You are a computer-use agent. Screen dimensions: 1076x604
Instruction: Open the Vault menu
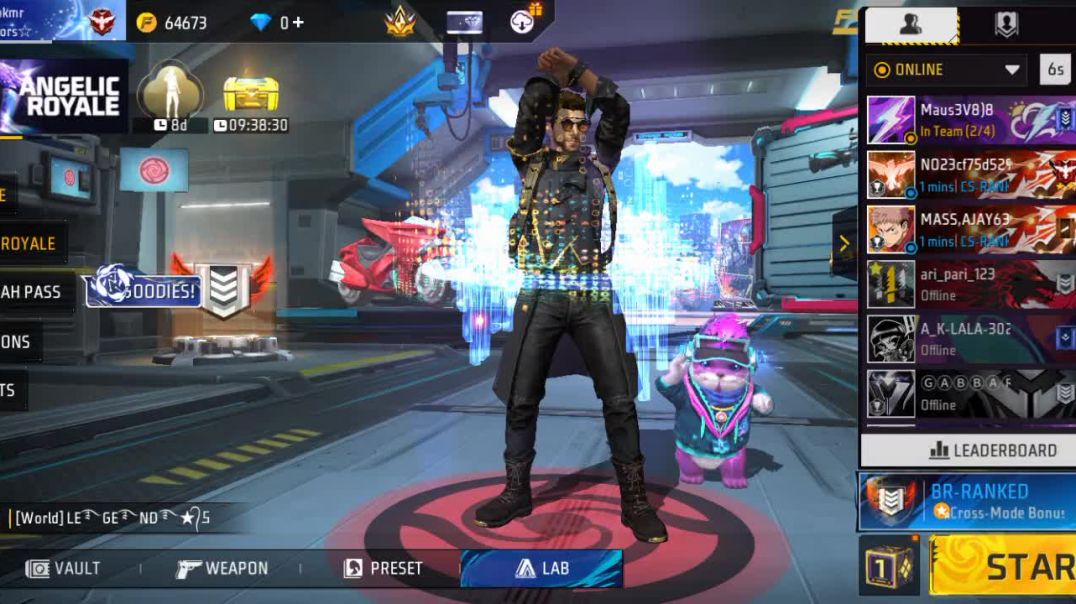pos(65,568)
